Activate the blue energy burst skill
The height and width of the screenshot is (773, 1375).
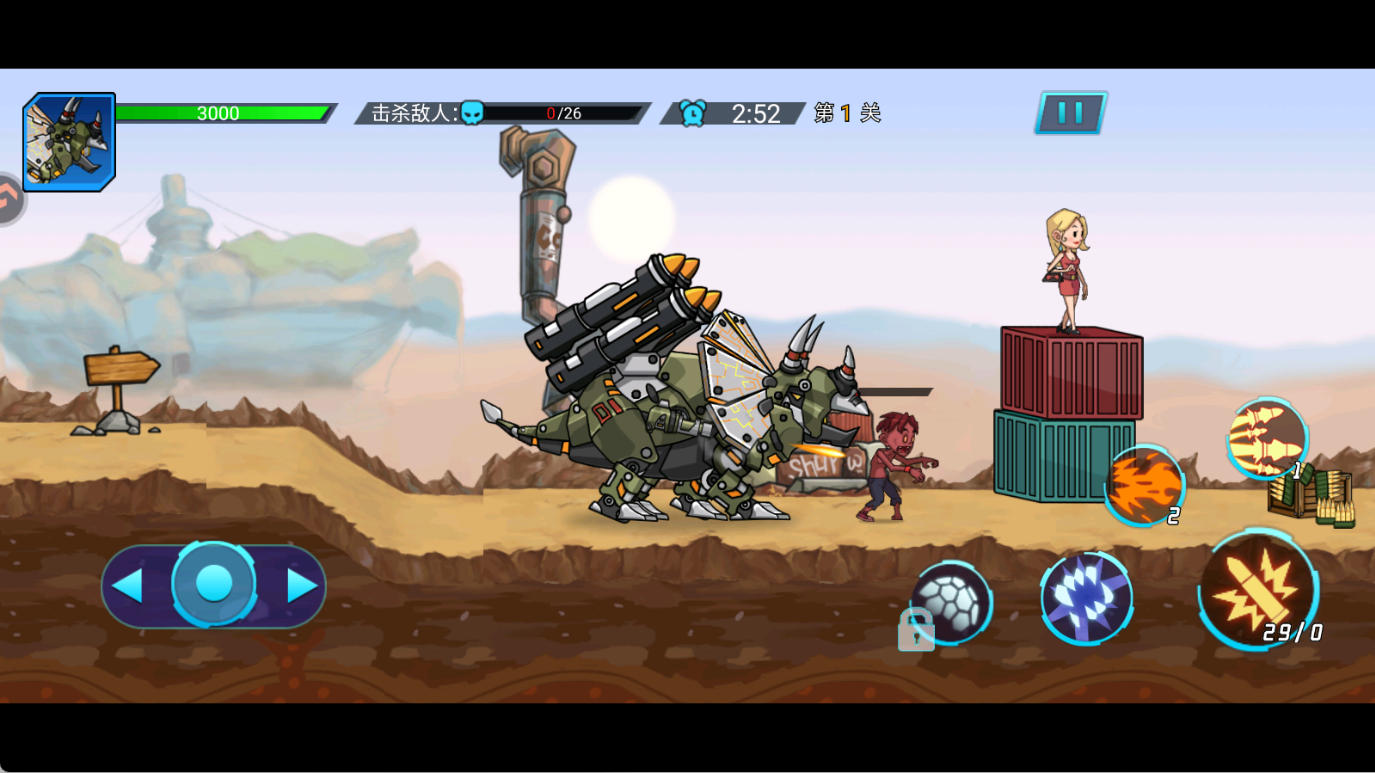tap(1086, 598)
